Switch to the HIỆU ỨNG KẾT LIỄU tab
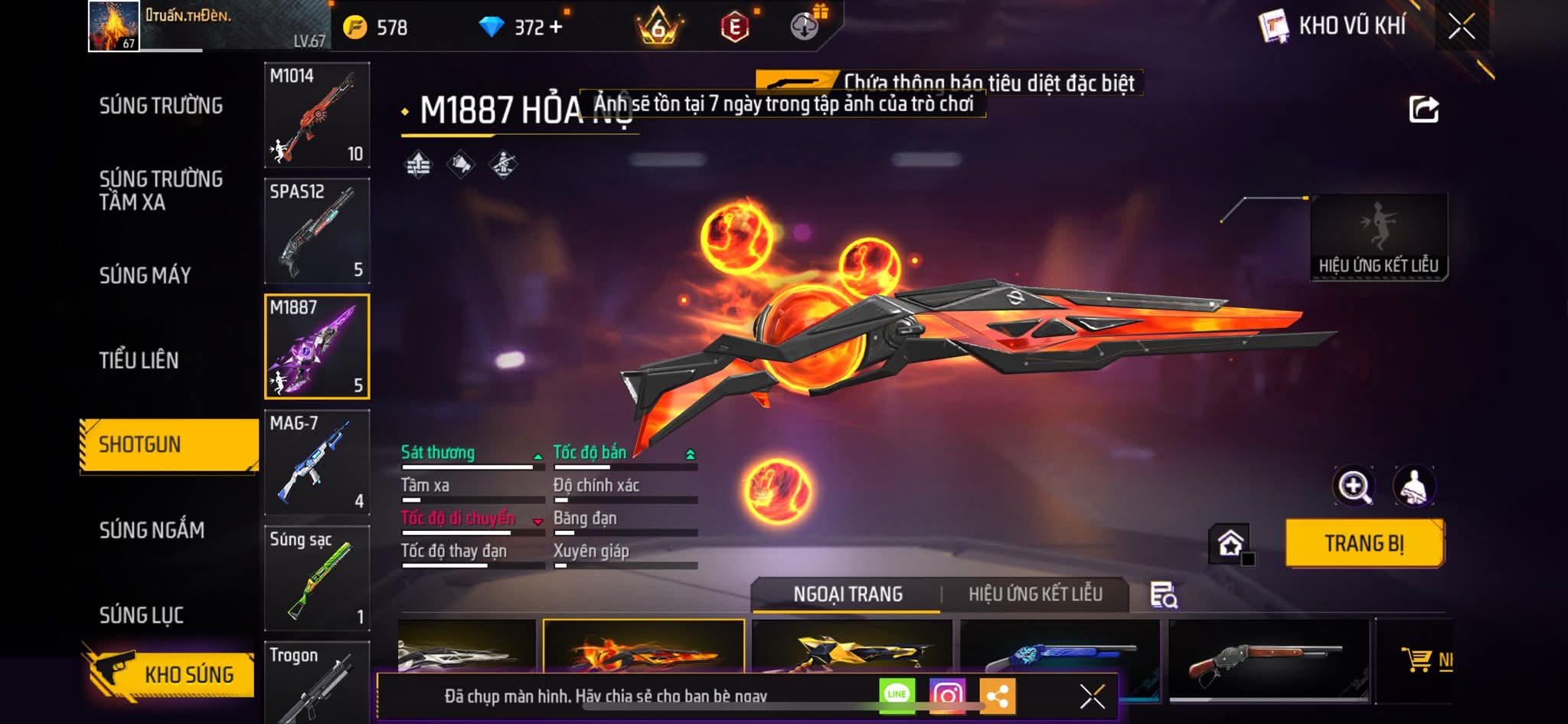 pyautogui.click(x=1035, y=594)
